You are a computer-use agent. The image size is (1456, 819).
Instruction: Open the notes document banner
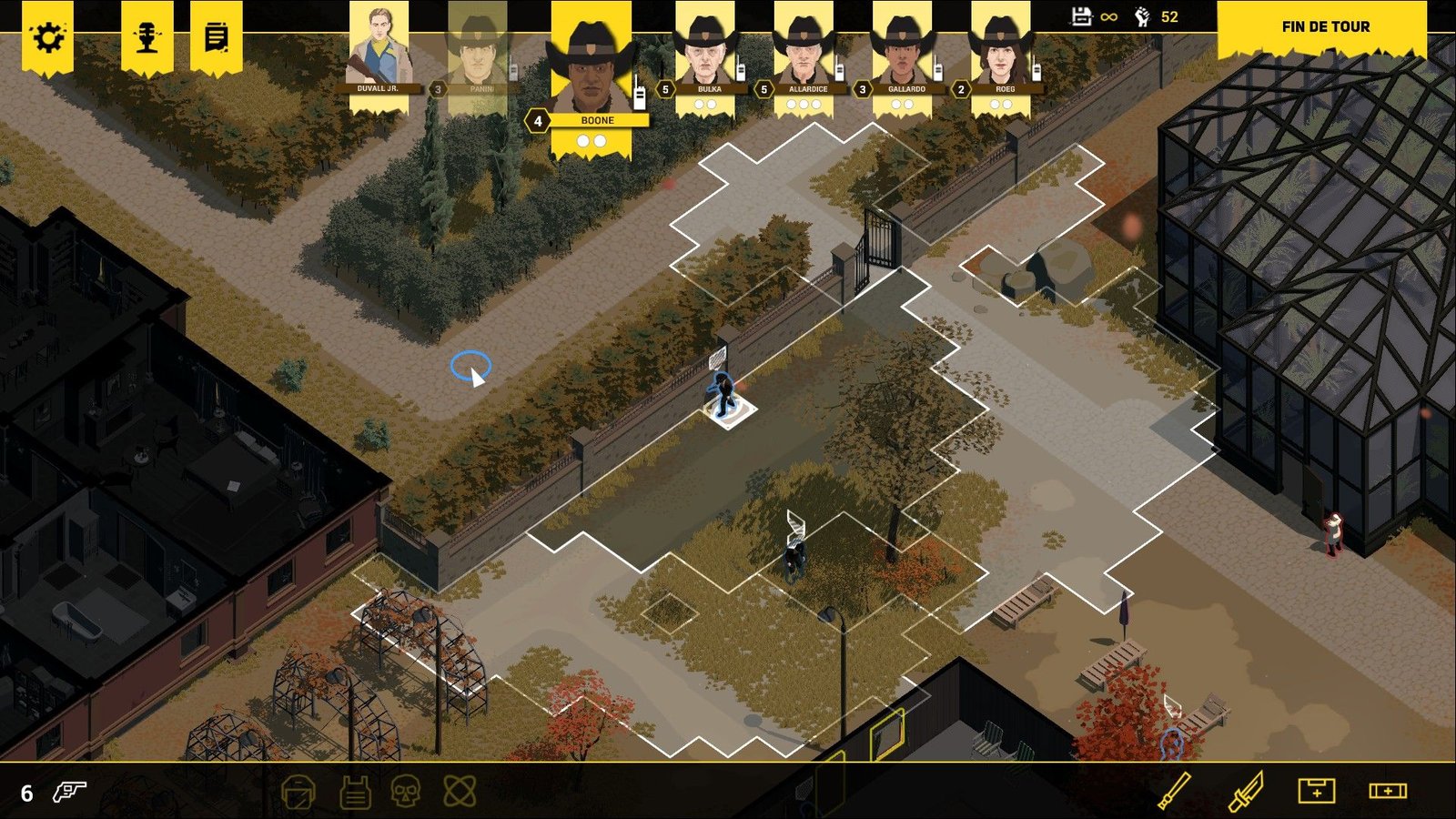pyautogui.click(x=216, y=38)
